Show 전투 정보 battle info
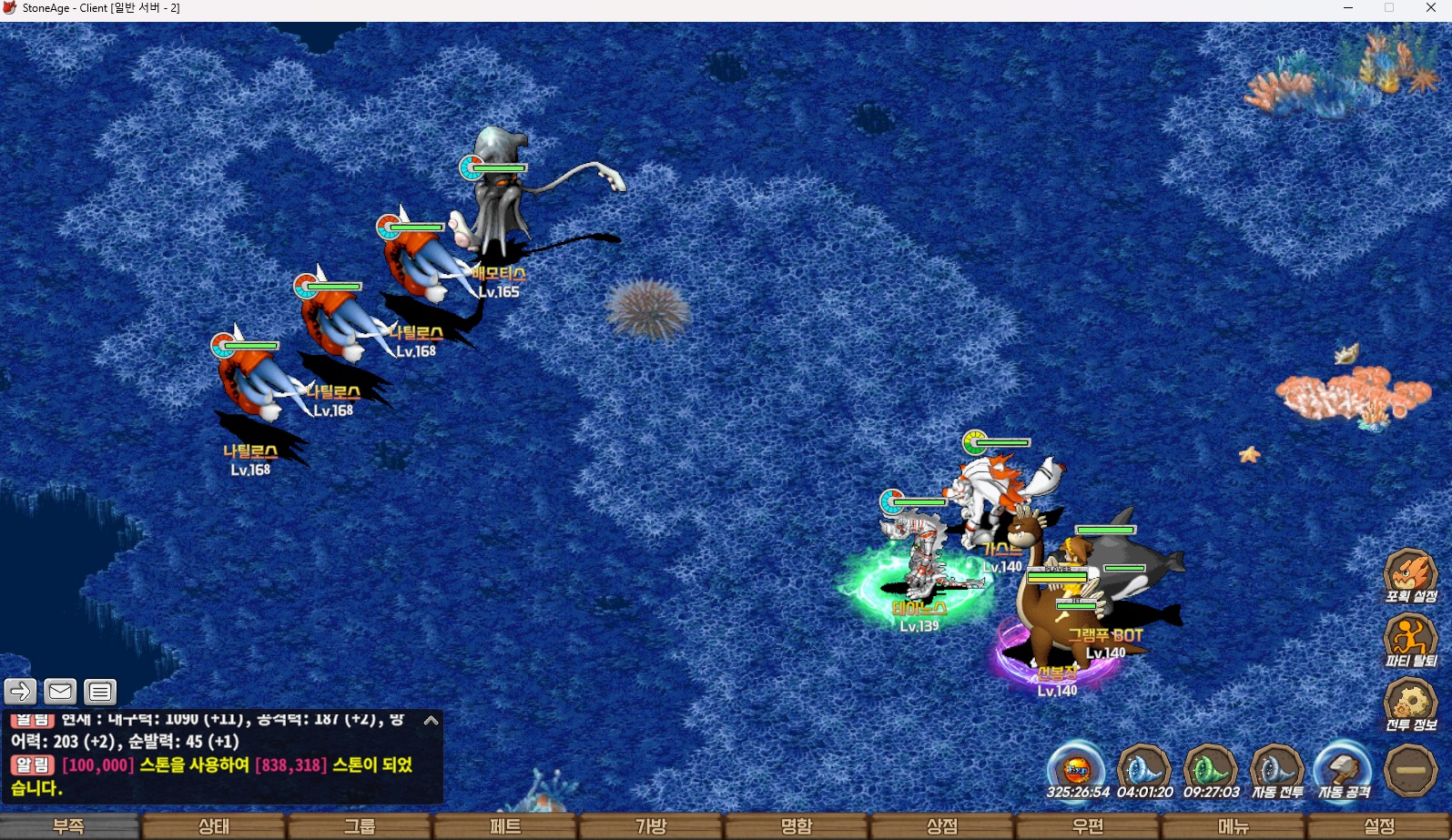The image size is (1452, 840). tap(1410, 703)
